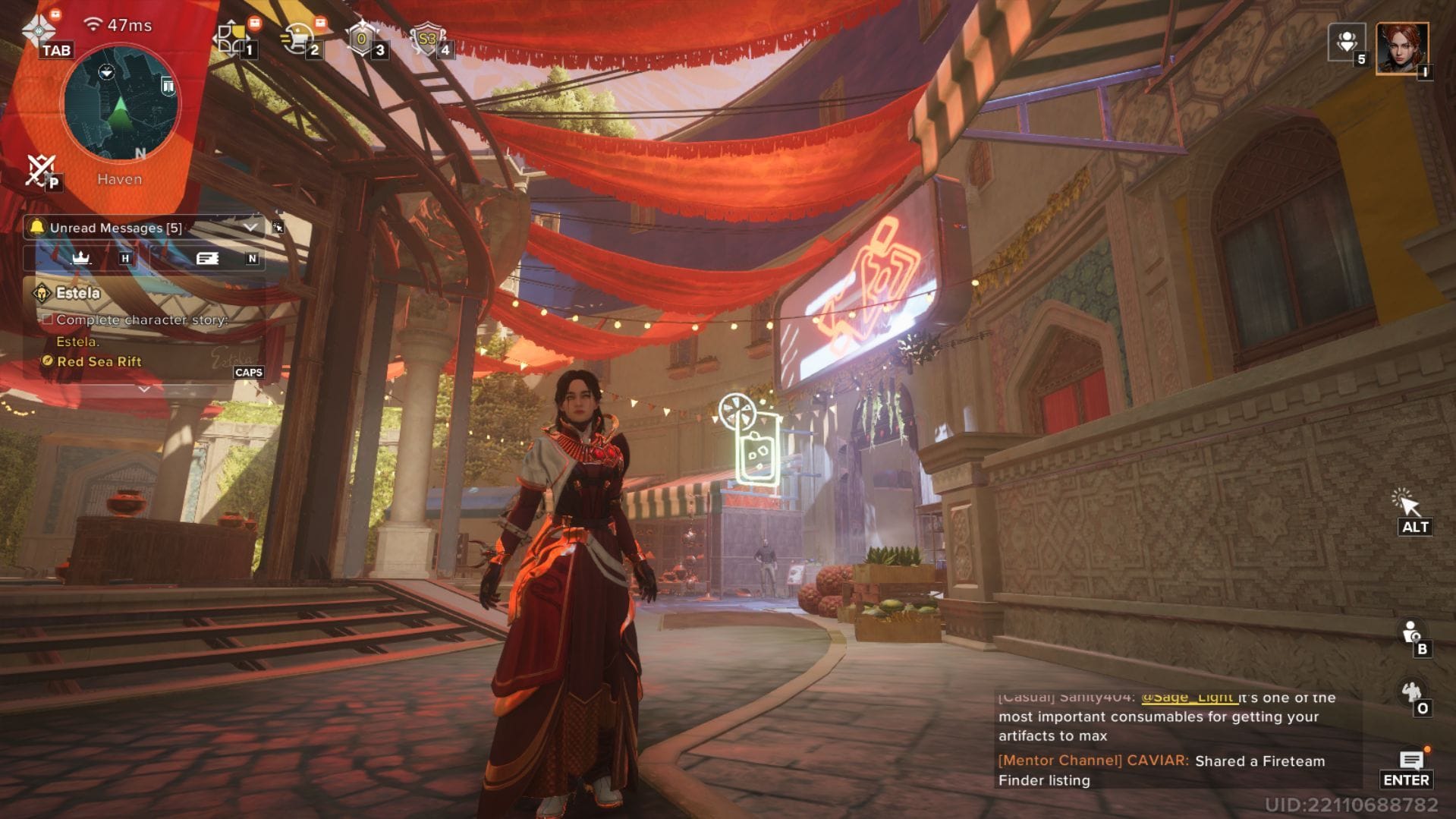Select the H tab in the messages bar

coord(125,258)
